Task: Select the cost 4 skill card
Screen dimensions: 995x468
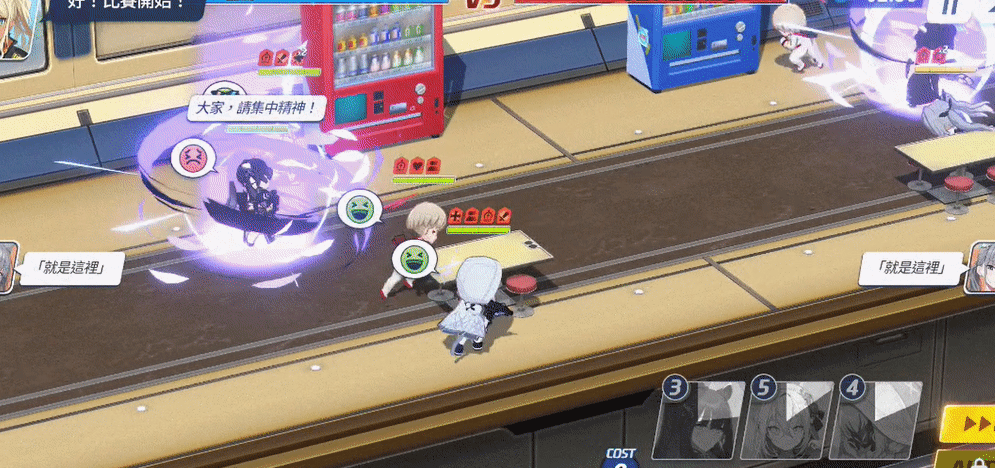Action: tap(874, 419)
